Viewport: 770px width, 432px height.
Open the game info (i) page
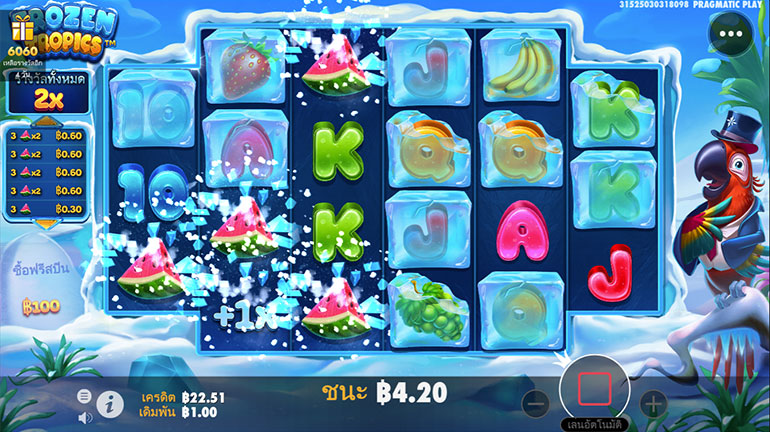pos(109,404)
